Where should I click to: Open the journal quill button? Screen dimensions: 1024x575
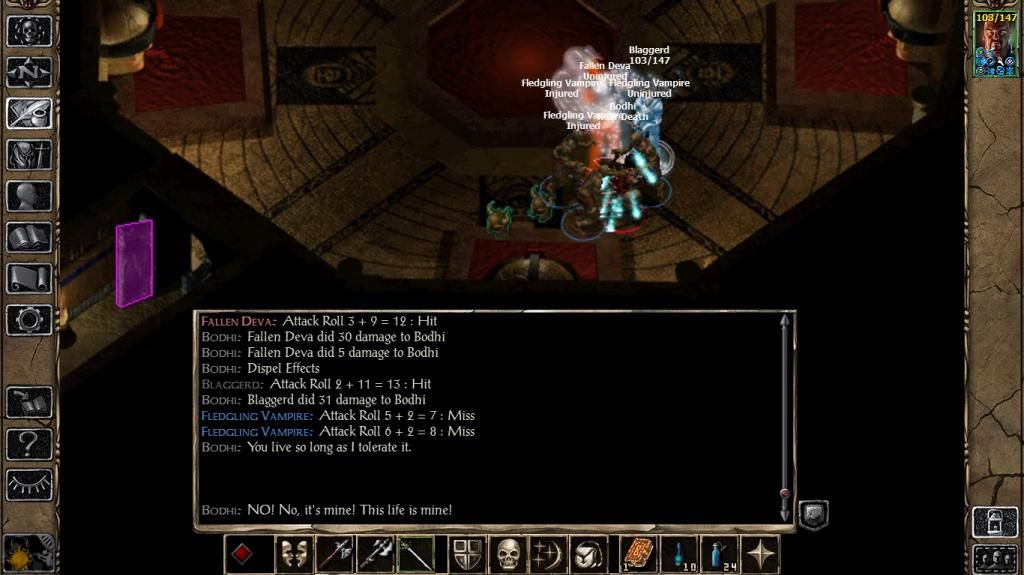[29, 113]
